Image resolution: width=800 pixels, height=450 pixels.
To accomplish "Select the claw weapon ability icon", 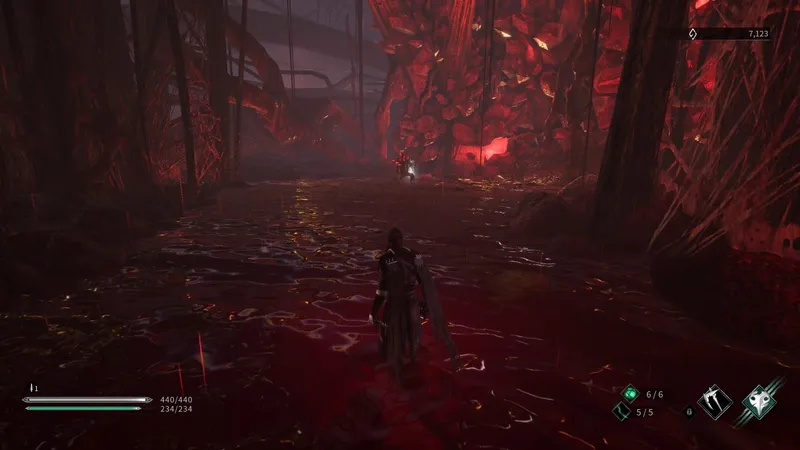I will [714, 403].
